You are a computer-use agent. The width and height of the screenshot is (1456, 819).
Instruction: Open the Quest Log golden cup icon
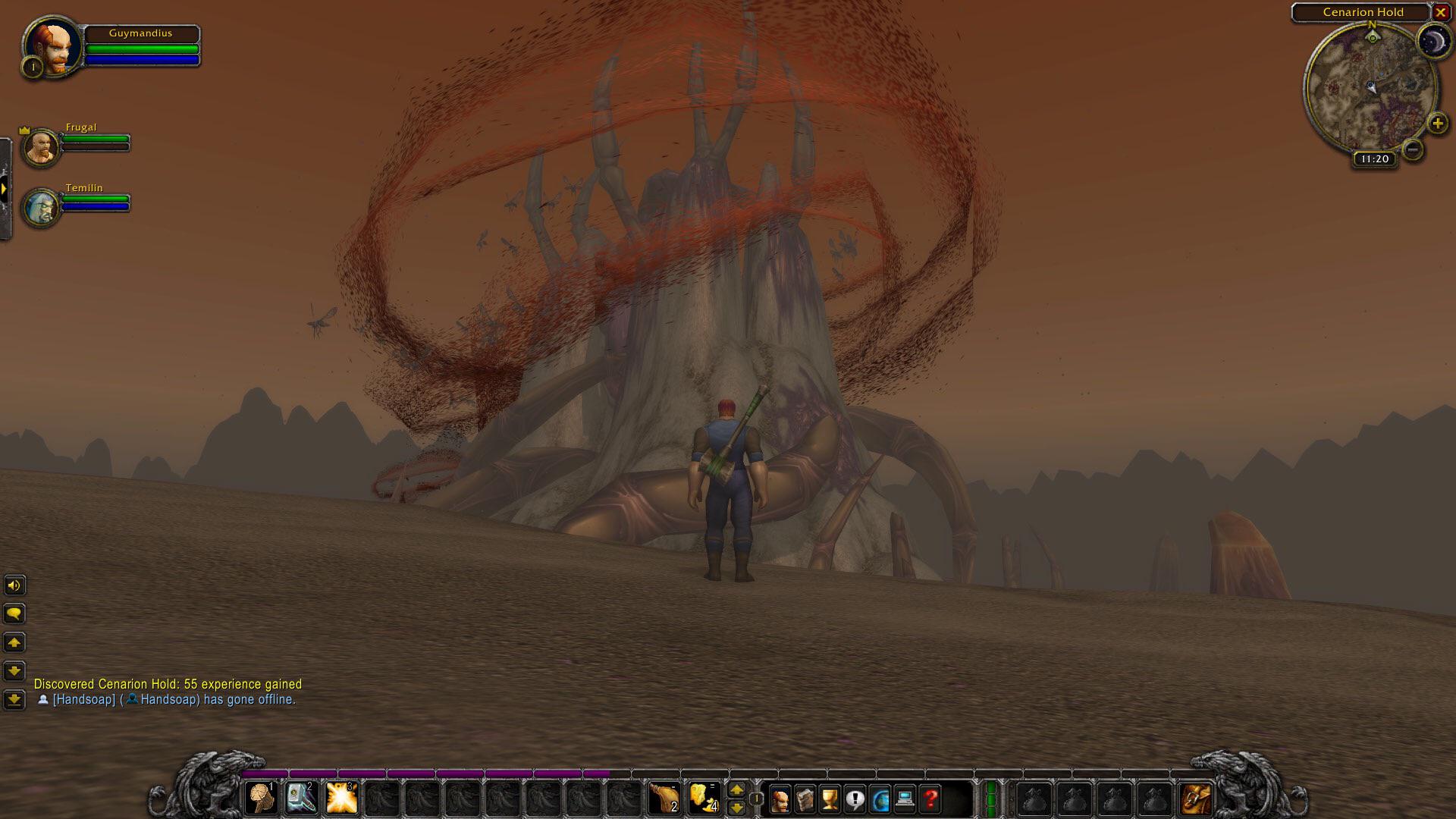[828, 798]
